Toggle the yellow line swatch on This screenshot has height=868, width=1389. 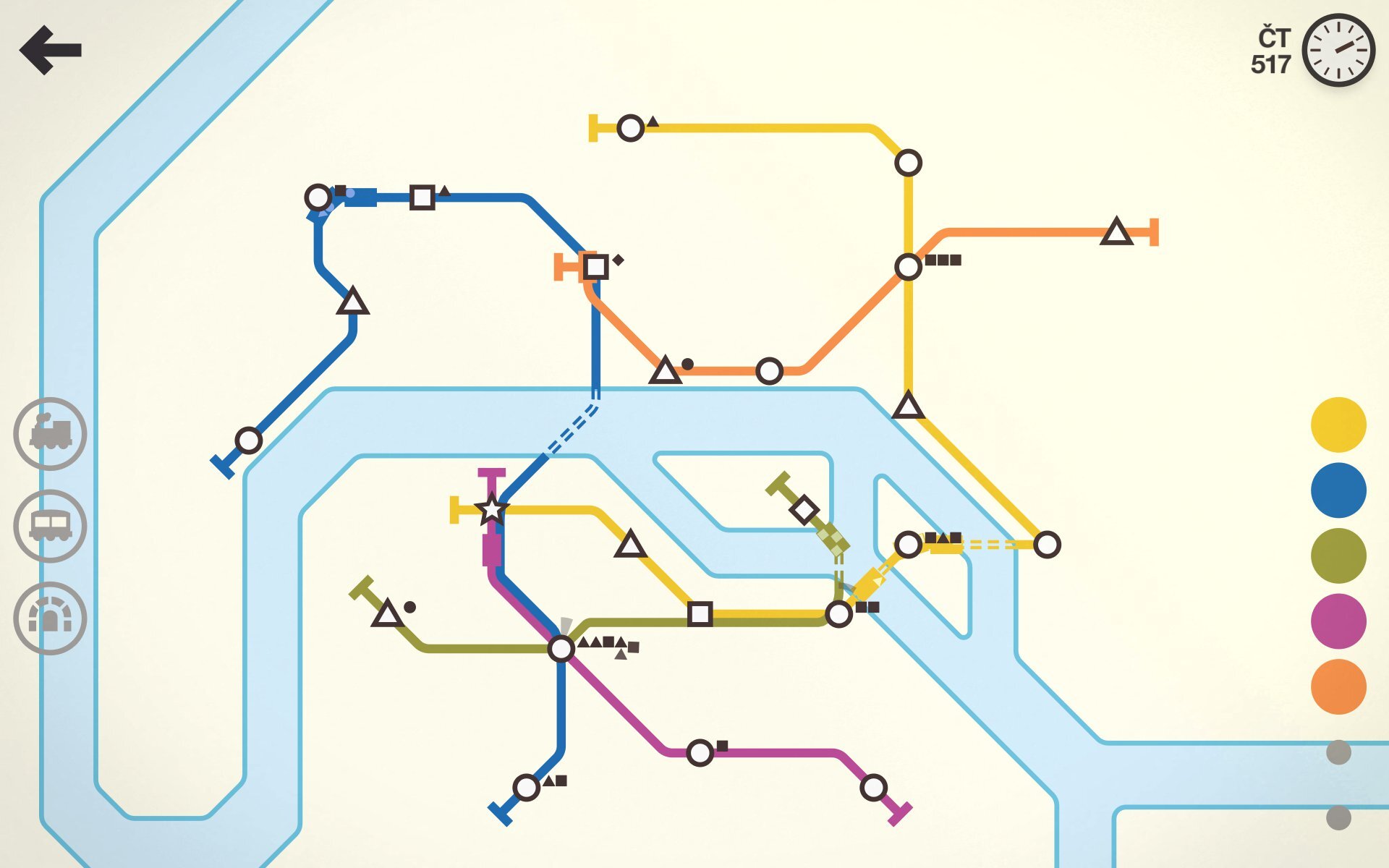(x=1338, y=427)
